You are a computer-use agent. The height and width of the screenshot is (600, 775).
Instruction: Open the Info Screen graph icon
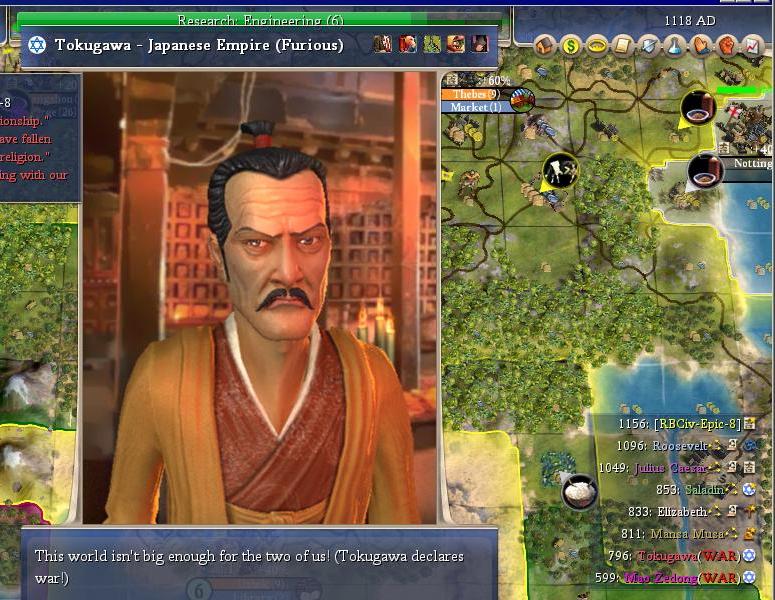[x=751, y=45]
